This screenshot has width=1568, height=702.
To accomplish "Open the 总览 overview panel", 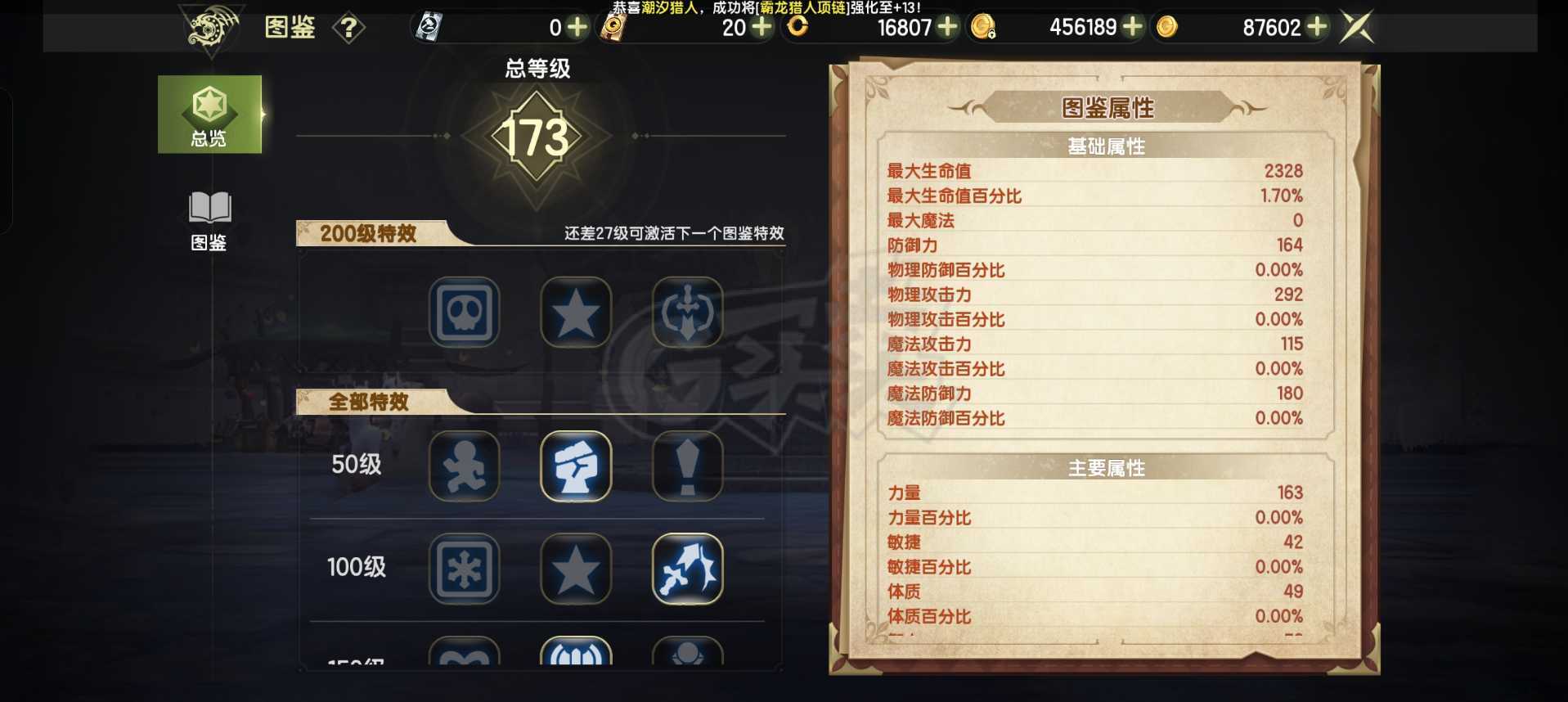I will coord(209,115).
